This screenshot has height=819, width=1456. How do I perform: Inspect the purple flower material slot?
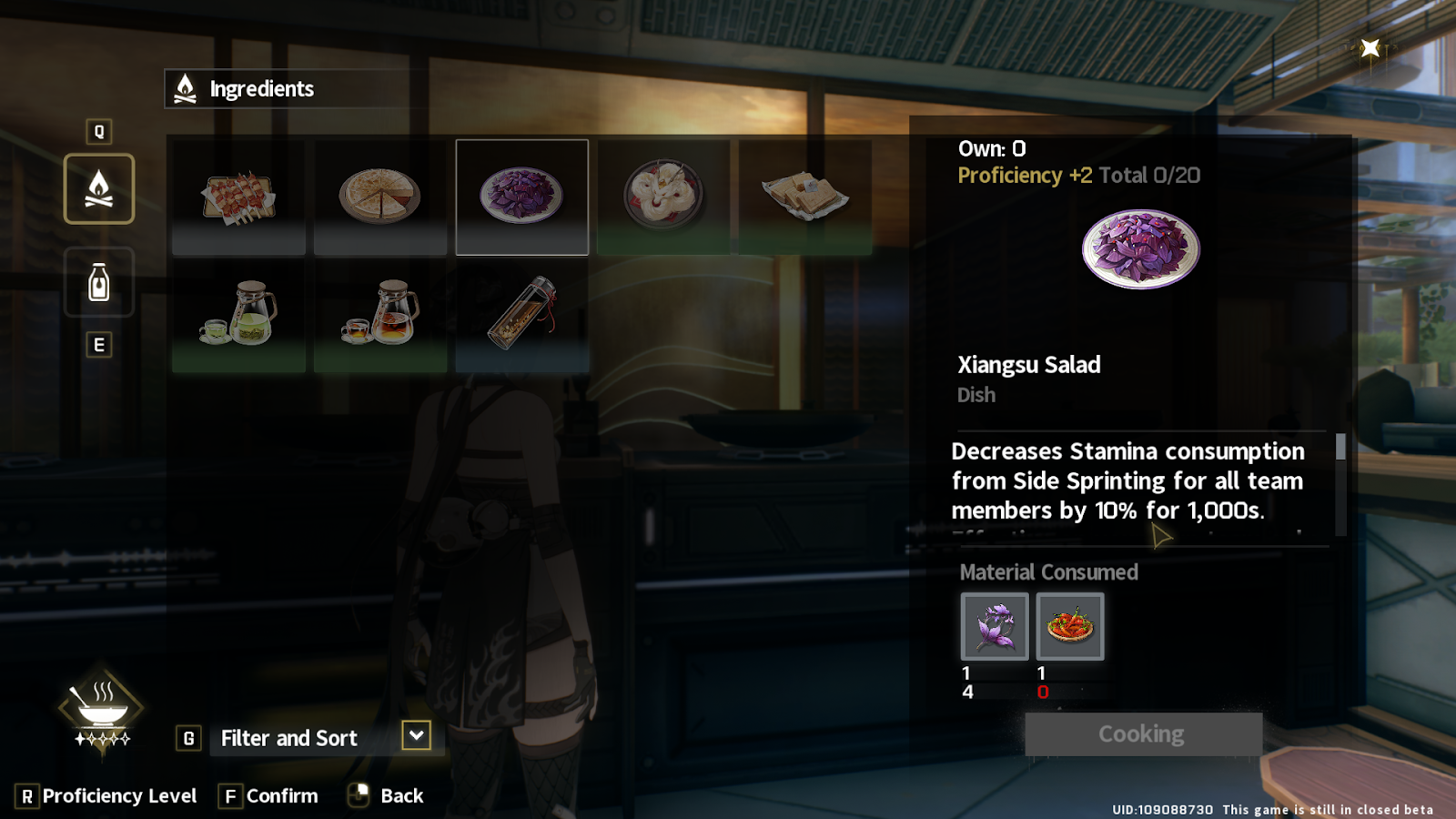point(995,626)
